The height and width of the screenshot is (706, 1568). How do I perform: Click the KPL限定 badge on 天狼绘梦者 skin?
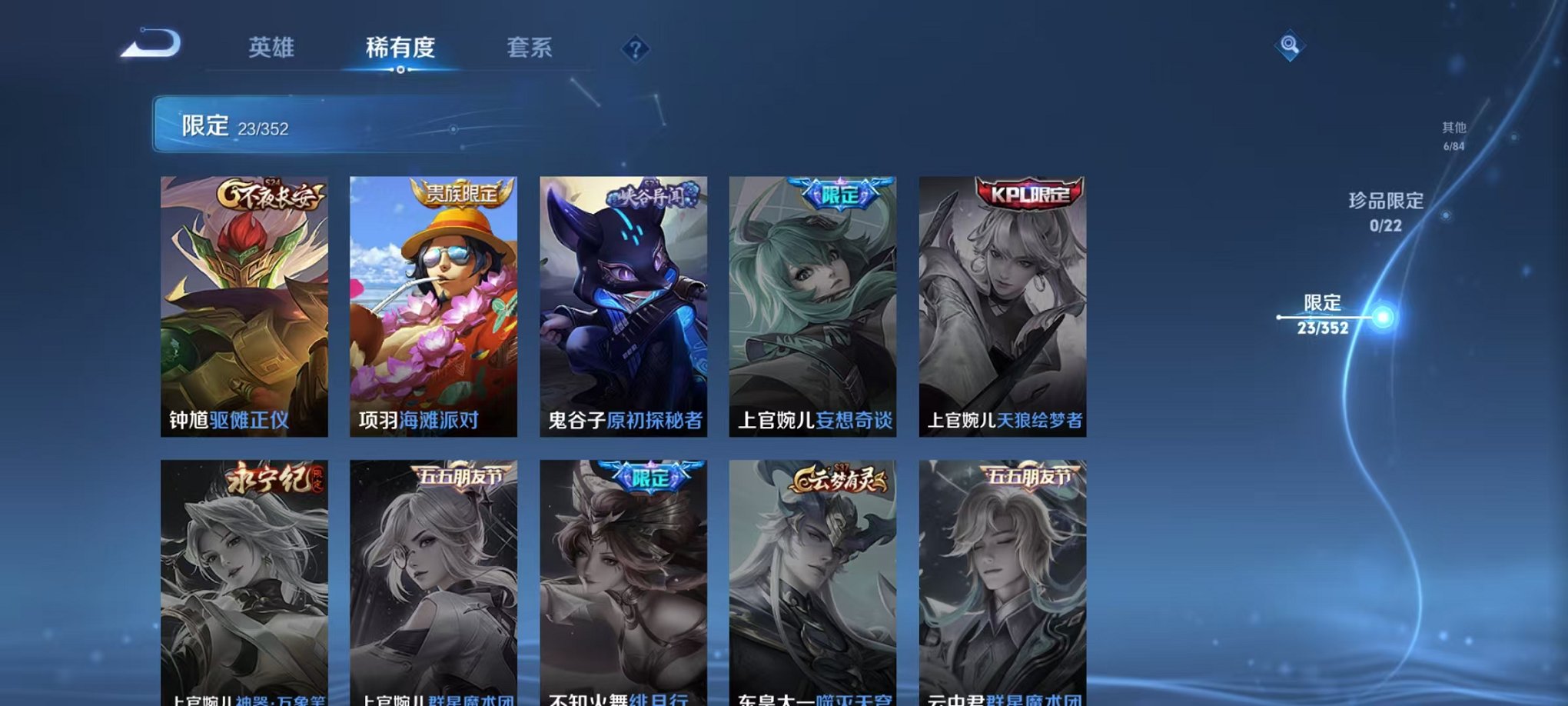pos(1028,194)
